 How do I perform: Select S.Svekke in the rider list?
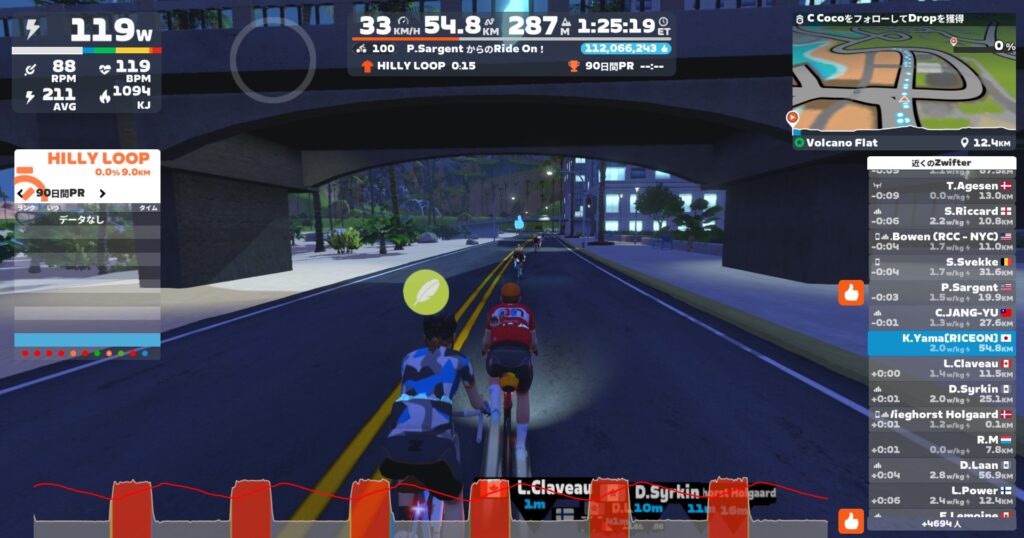click(x=941, y=267)
